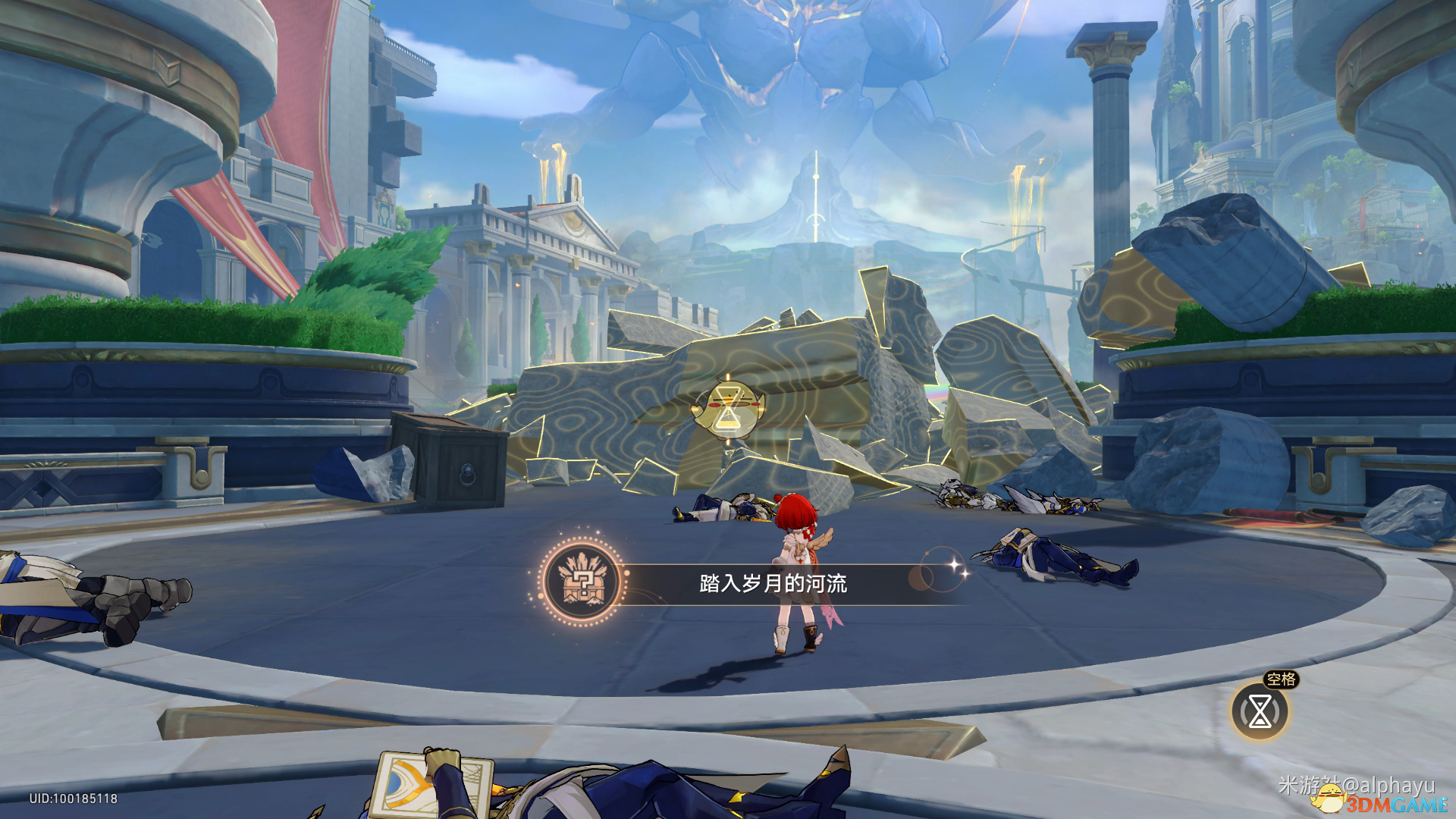Select the question-mark chest badge icon

(x=582, y=583)
